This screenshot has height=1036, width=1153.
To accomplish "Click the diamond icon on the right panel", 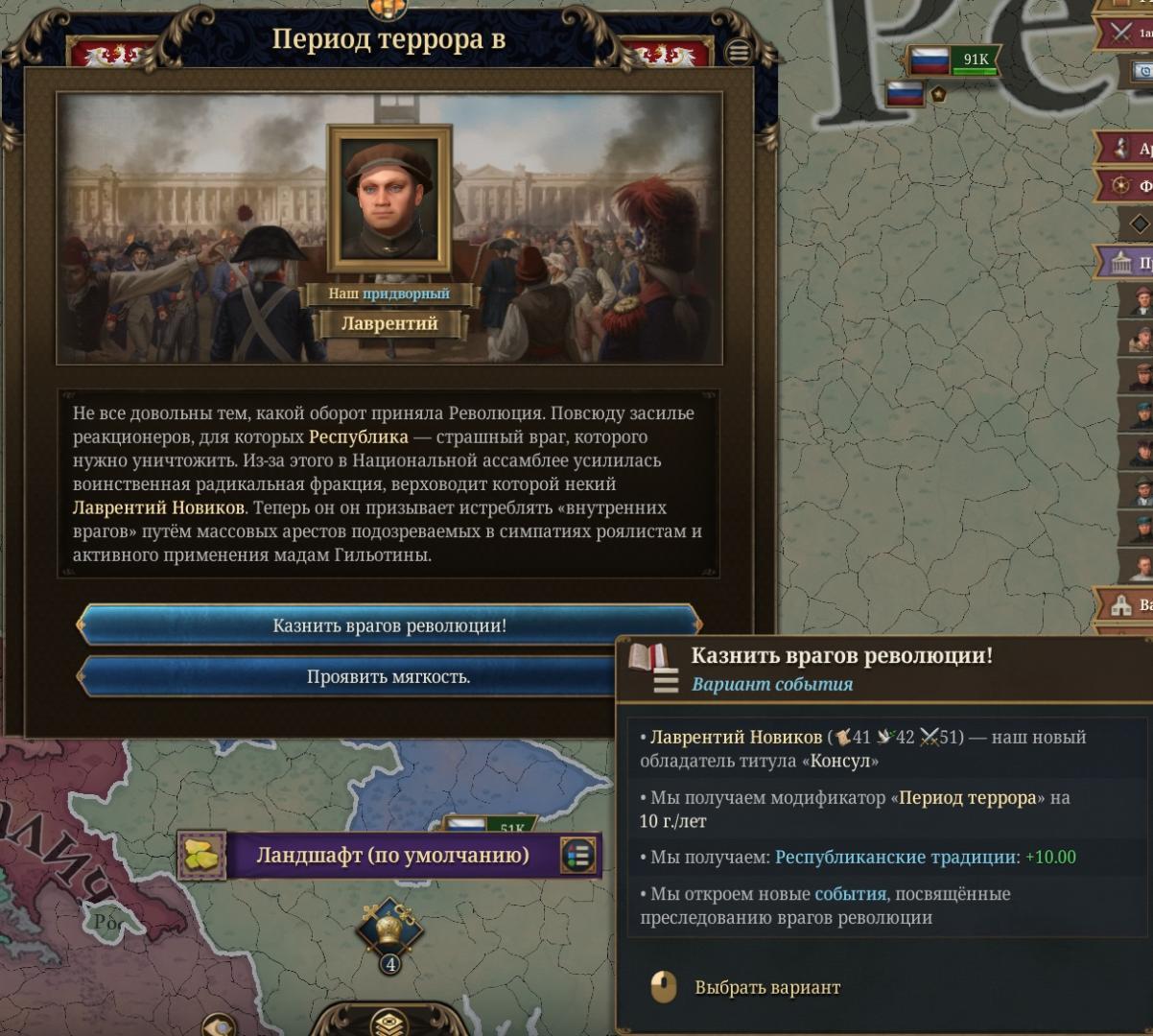I will coord(1140,224).
